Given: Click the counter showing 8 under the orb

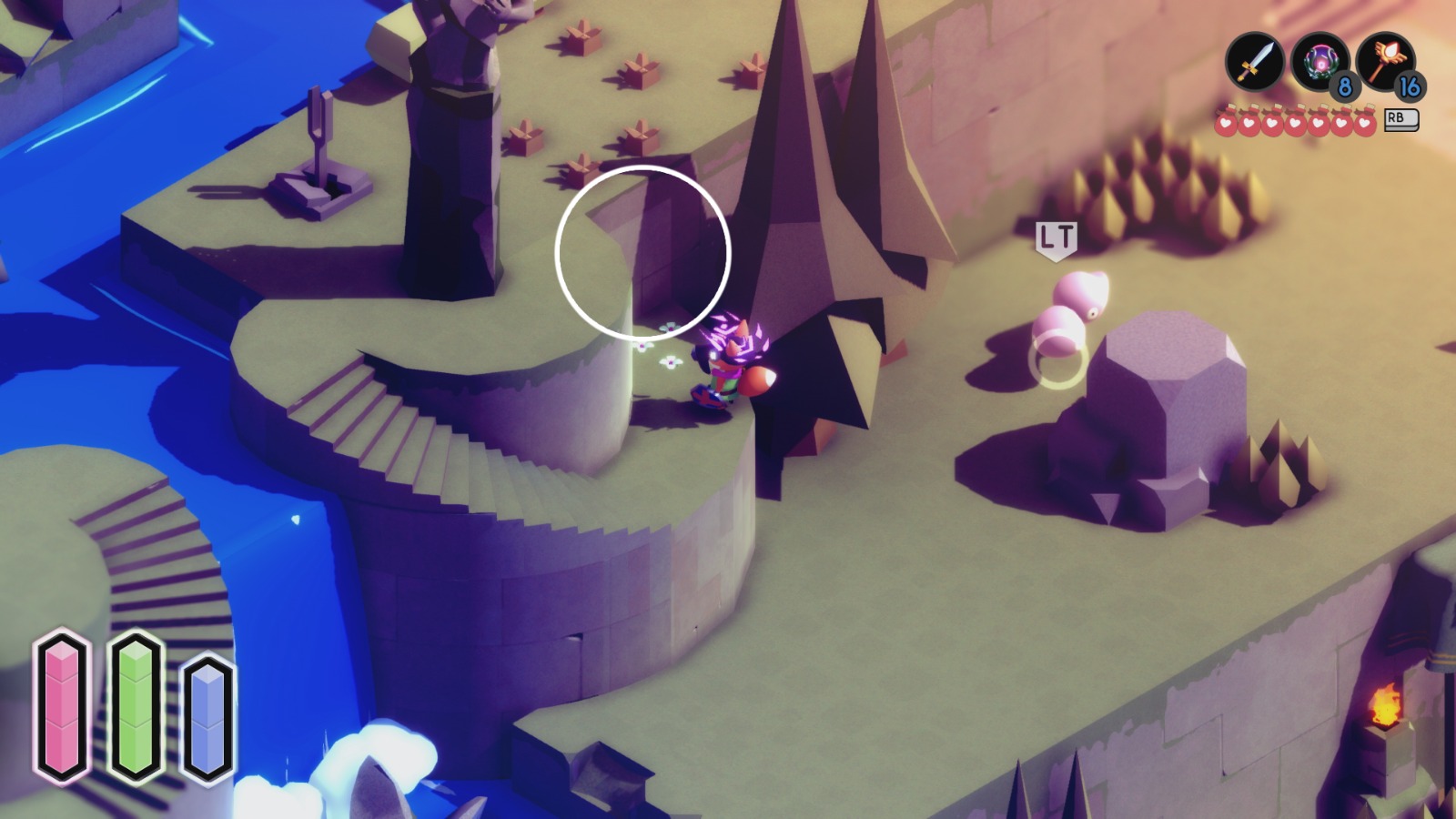Looking at the screenshot, I should pyautogui.click(x=1345, y=88).
